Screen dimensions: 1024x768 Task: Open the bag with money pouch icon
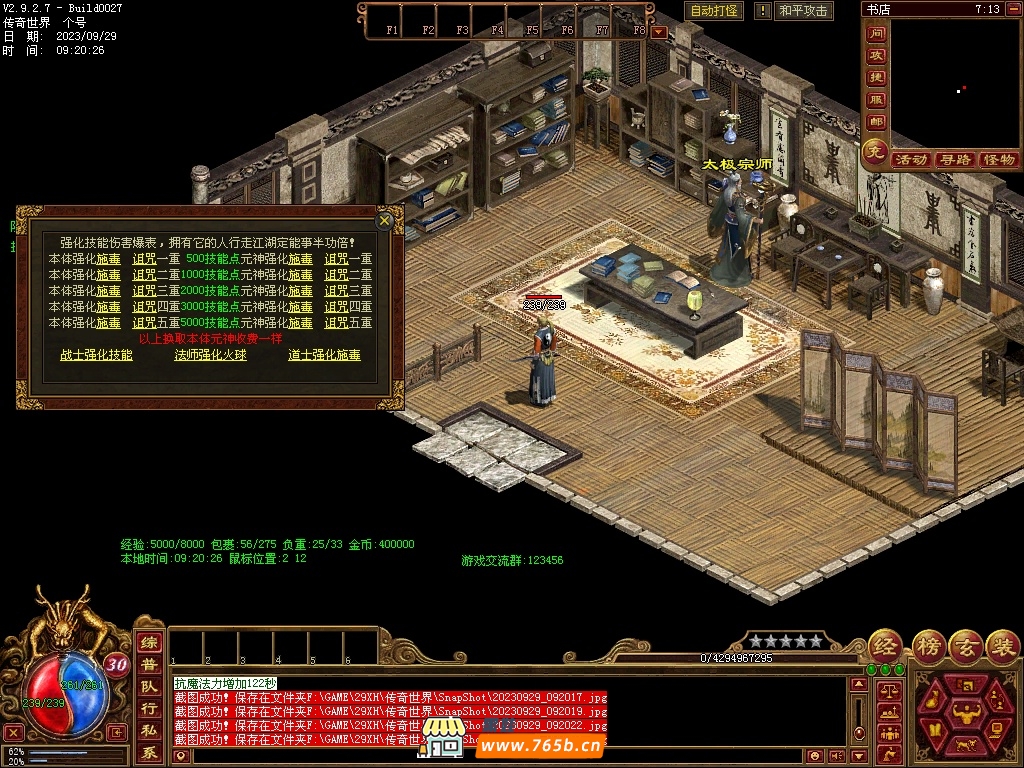pyautogui.click(x=935, y=698)
